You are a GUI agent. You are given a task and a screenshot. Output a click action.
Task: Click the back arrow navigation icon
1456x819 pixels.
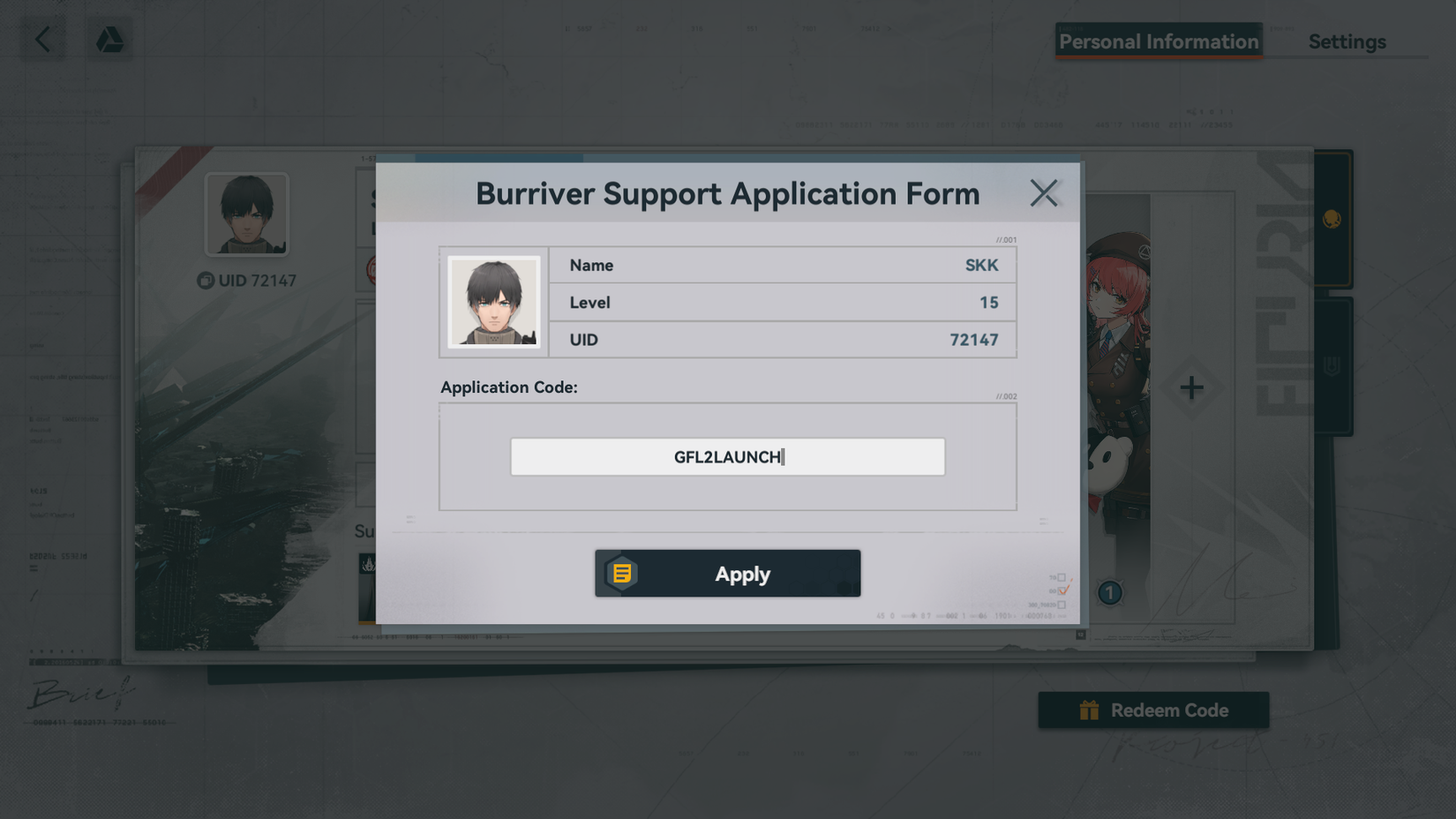[x=42, y=39]
